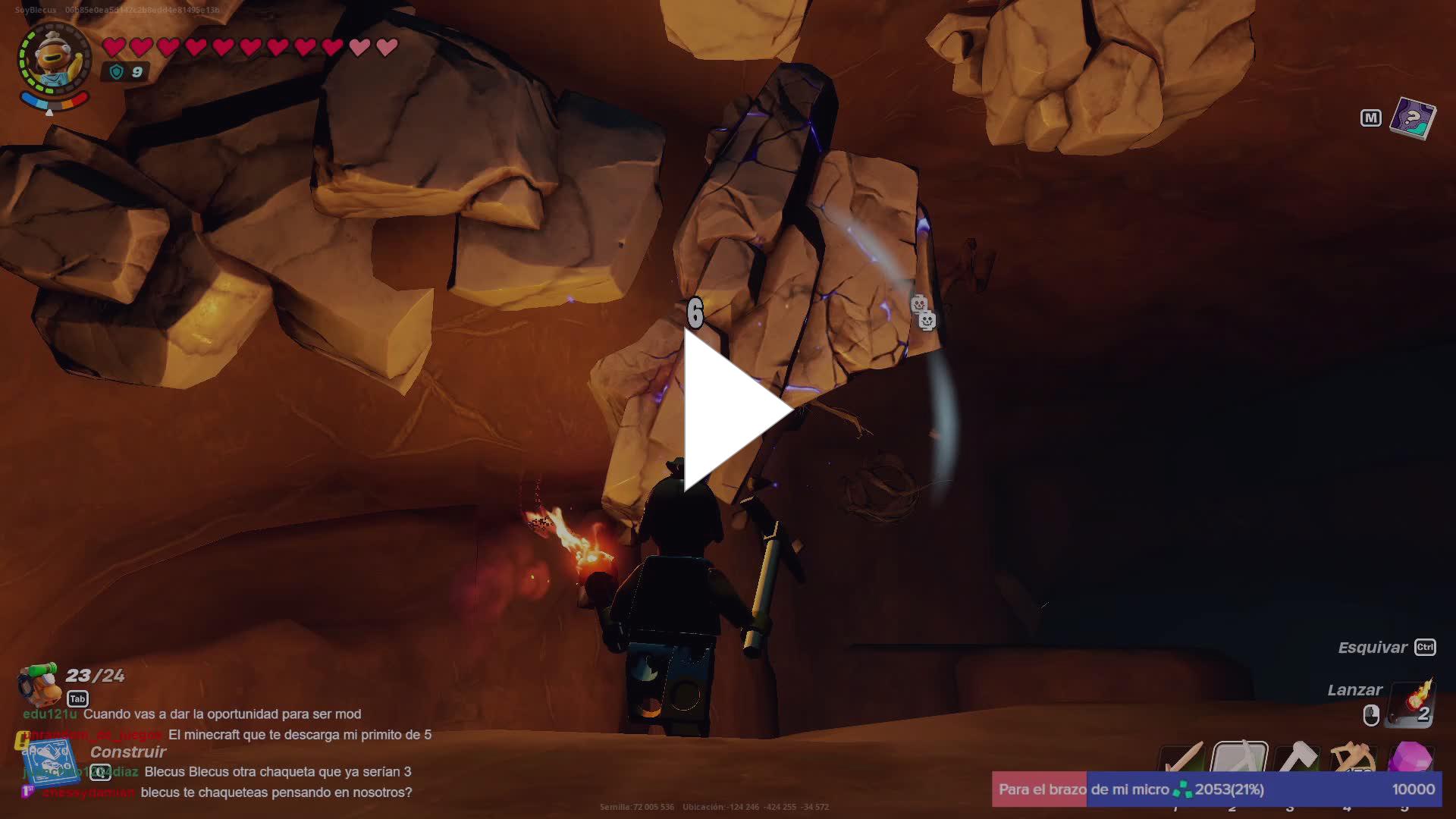Screen dimensions: 1456x819
Task: Choose the axe hotbar slot
Action: (1297, 758)
